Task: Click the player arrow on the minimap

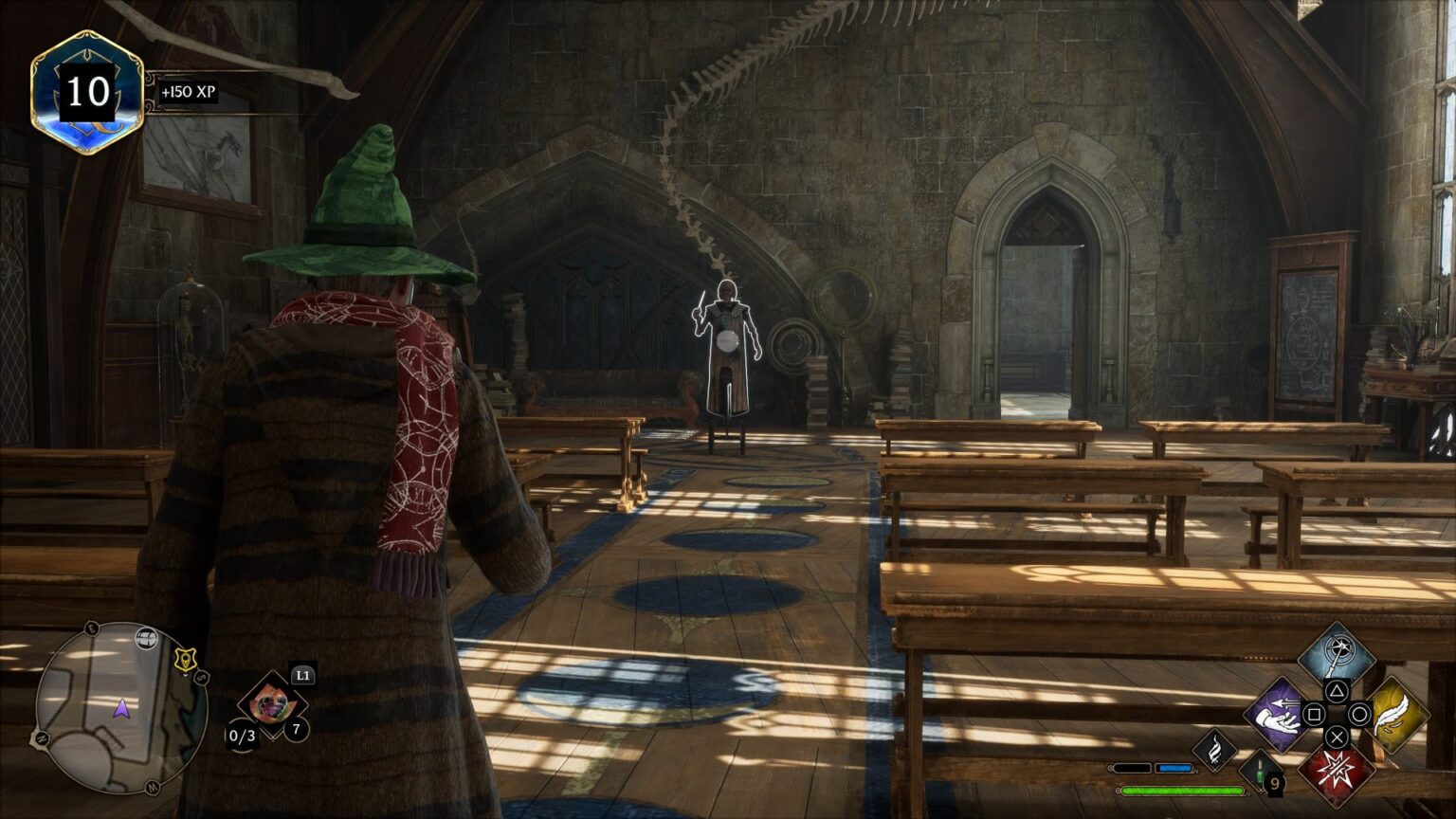Action: coord(122,708)
